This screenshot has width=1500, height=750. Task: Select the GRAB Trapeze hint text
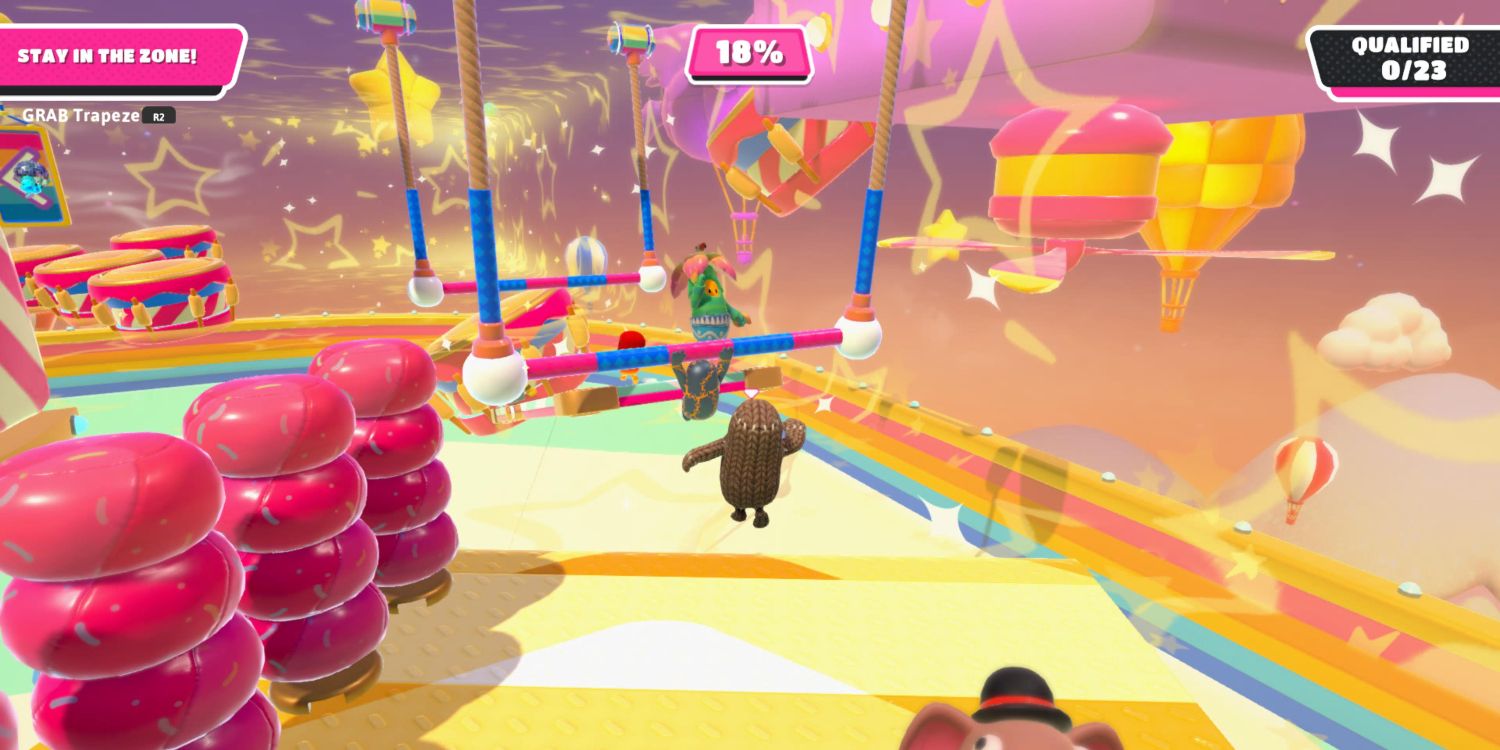pyautogui.click(x=75, y=115)
